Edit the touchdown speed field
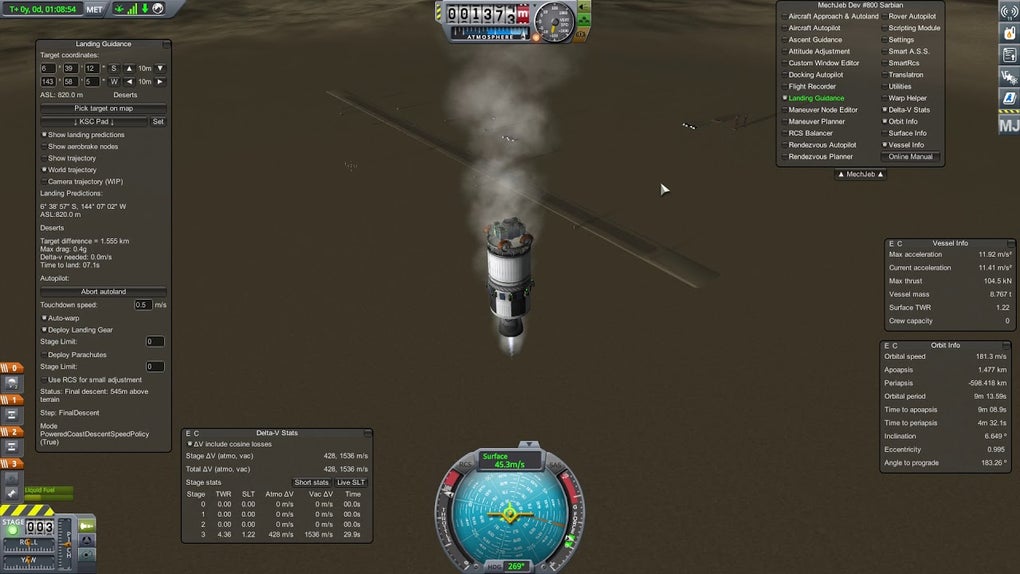 143,305
